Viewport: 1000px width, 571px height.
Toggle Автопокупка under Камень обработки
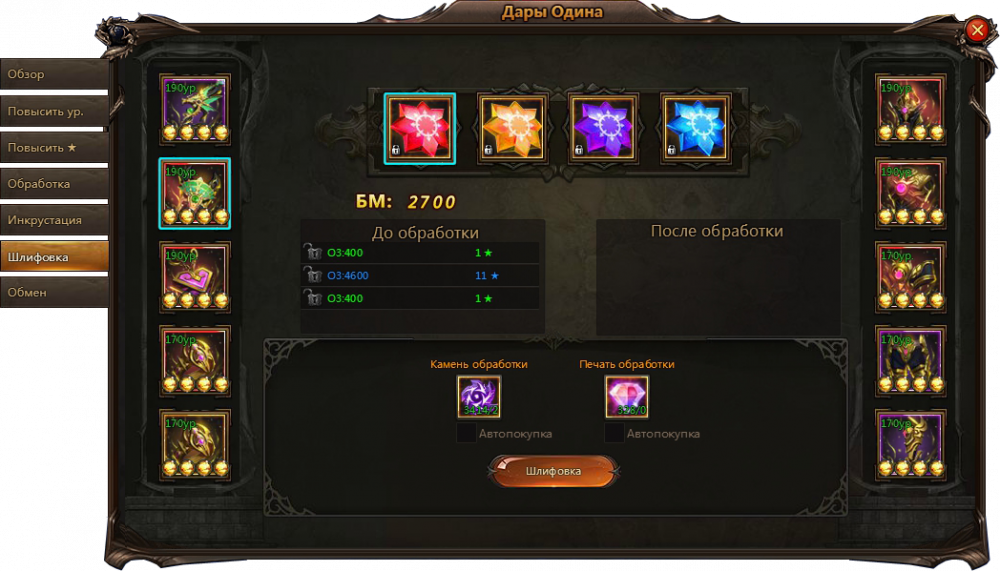point(466,433)
